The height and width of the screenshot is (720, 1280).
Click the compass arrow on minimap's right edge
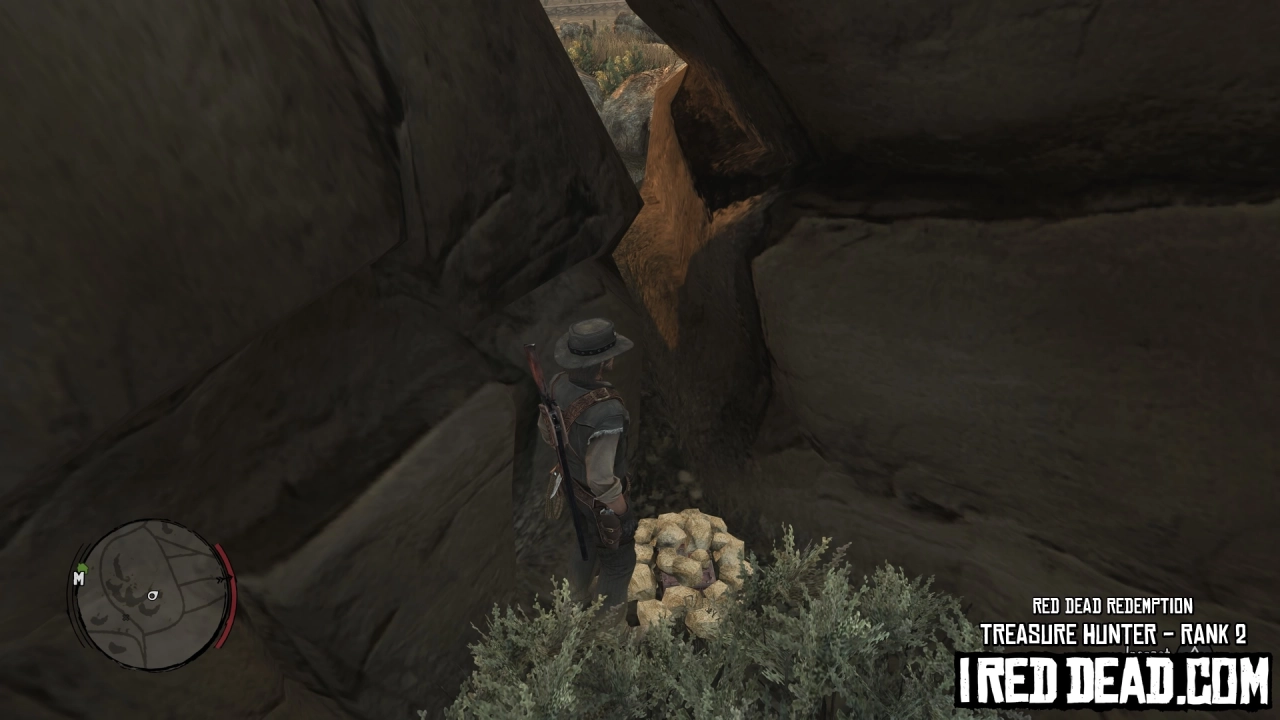point(224,578)
